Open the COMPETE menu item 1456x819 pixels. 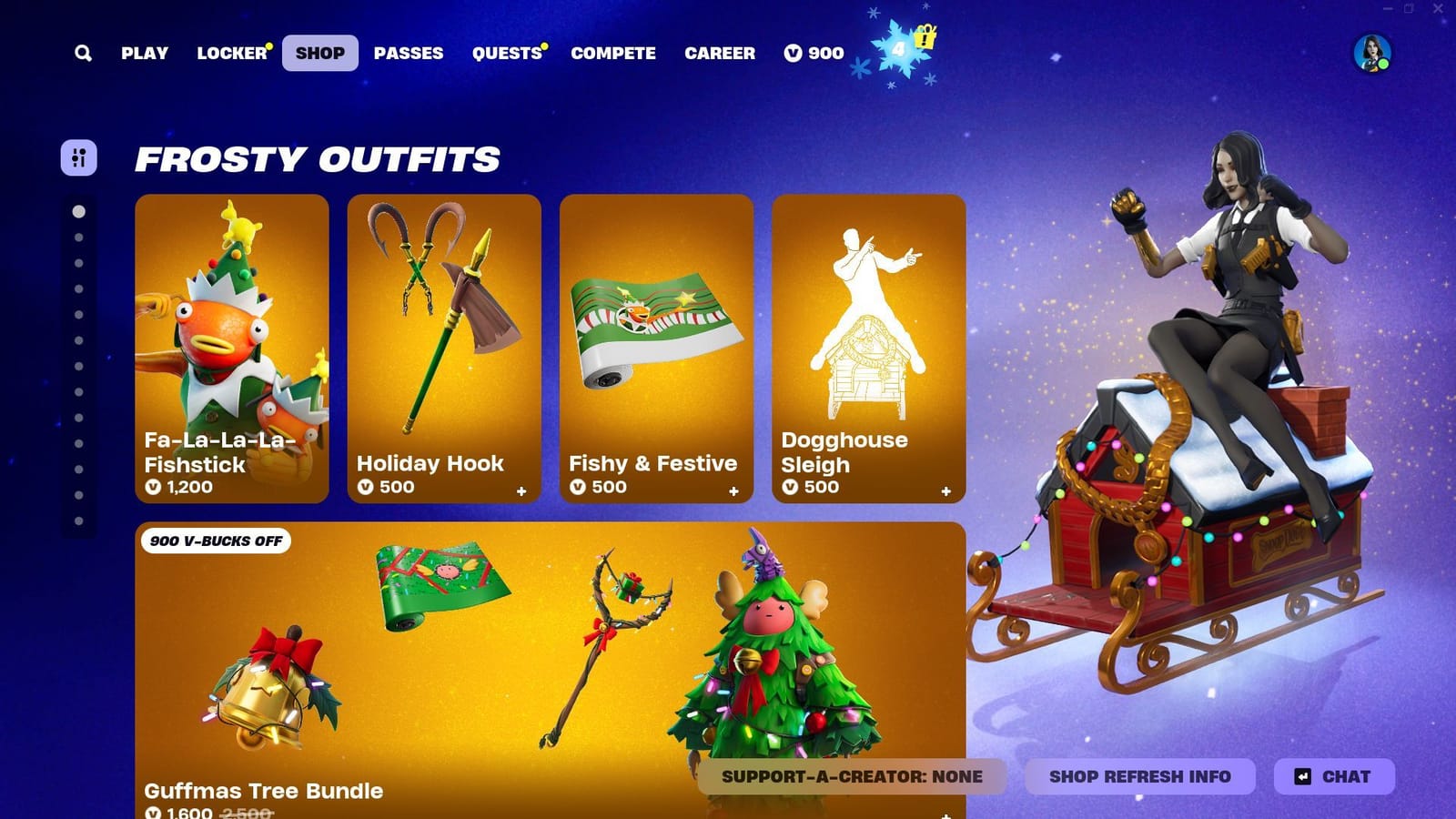(612, 53)
